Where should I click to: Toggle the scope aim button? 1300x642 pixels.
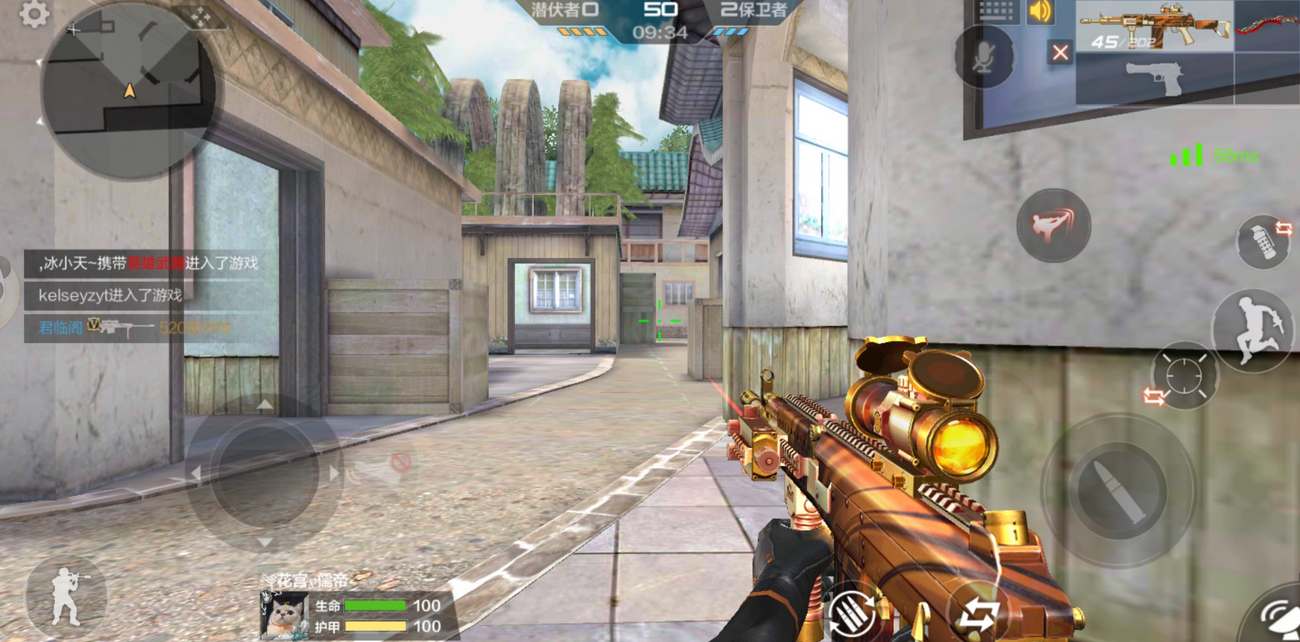(x=1184, y=377)
